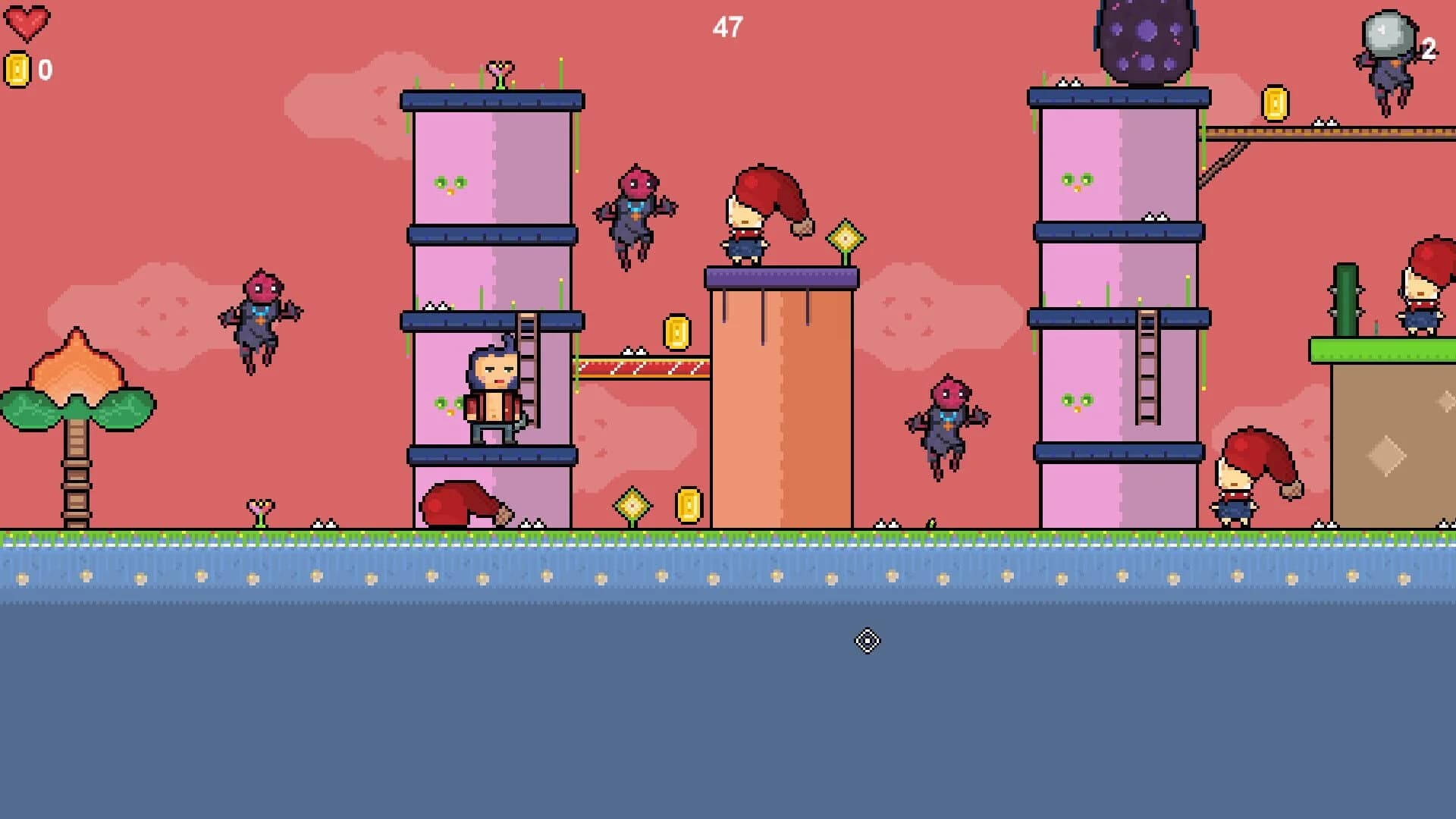Click the coin counter icon top left

[16, 68]
